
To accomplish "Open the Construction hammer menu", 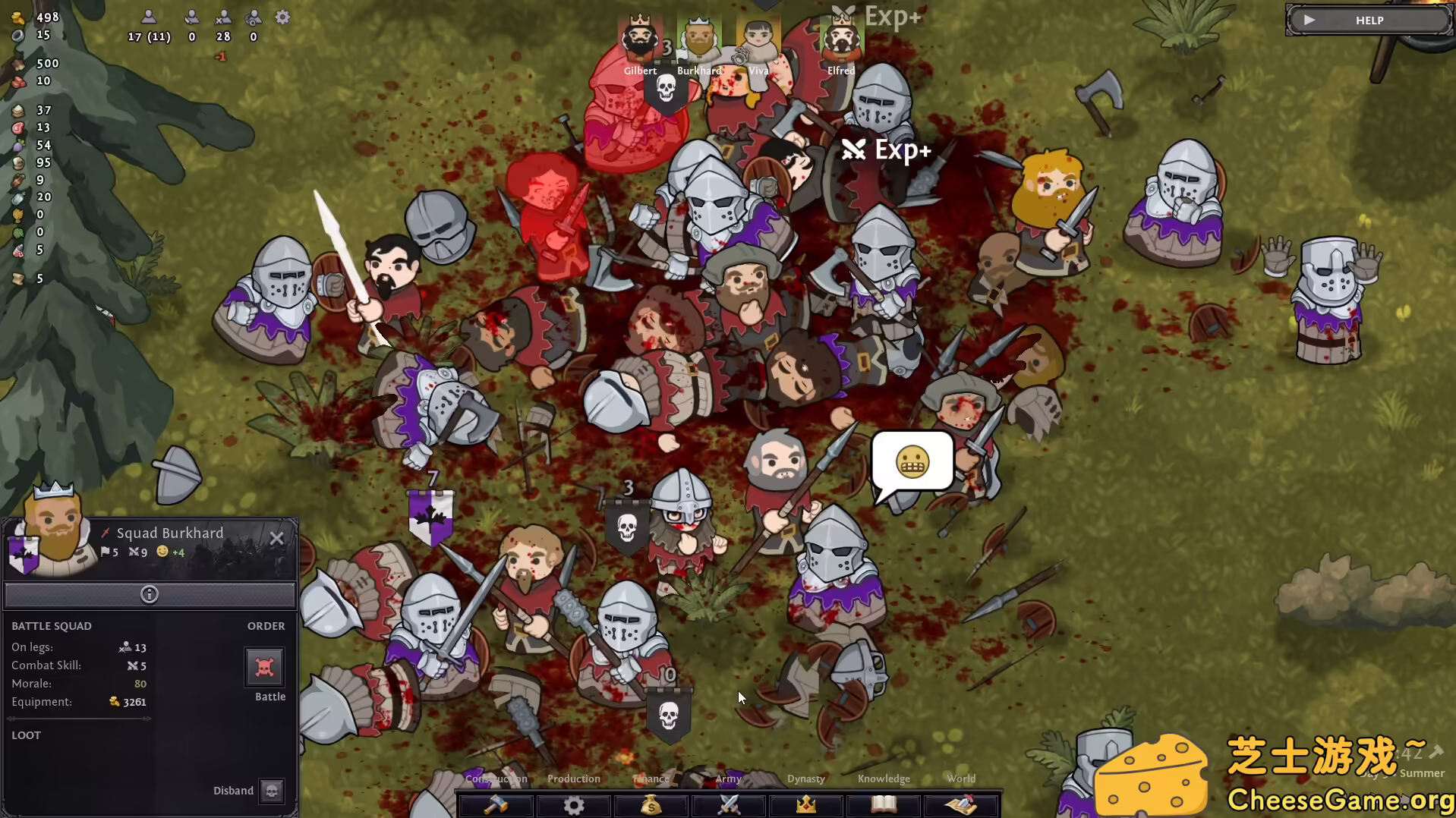I will pos(496,804).
